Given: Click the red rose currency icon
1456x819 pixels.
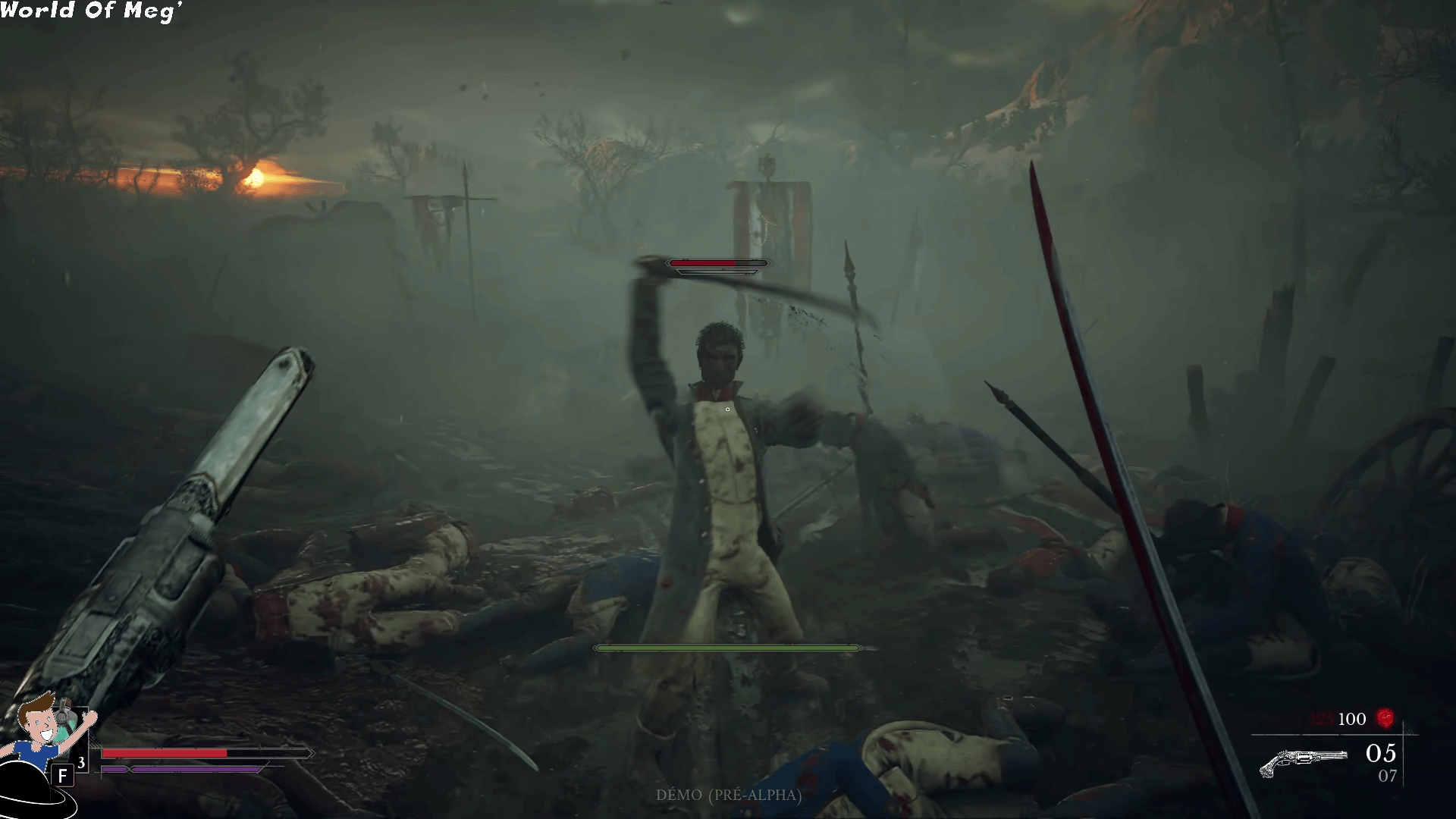Looking at the screenshot, I should (1385, 717).
